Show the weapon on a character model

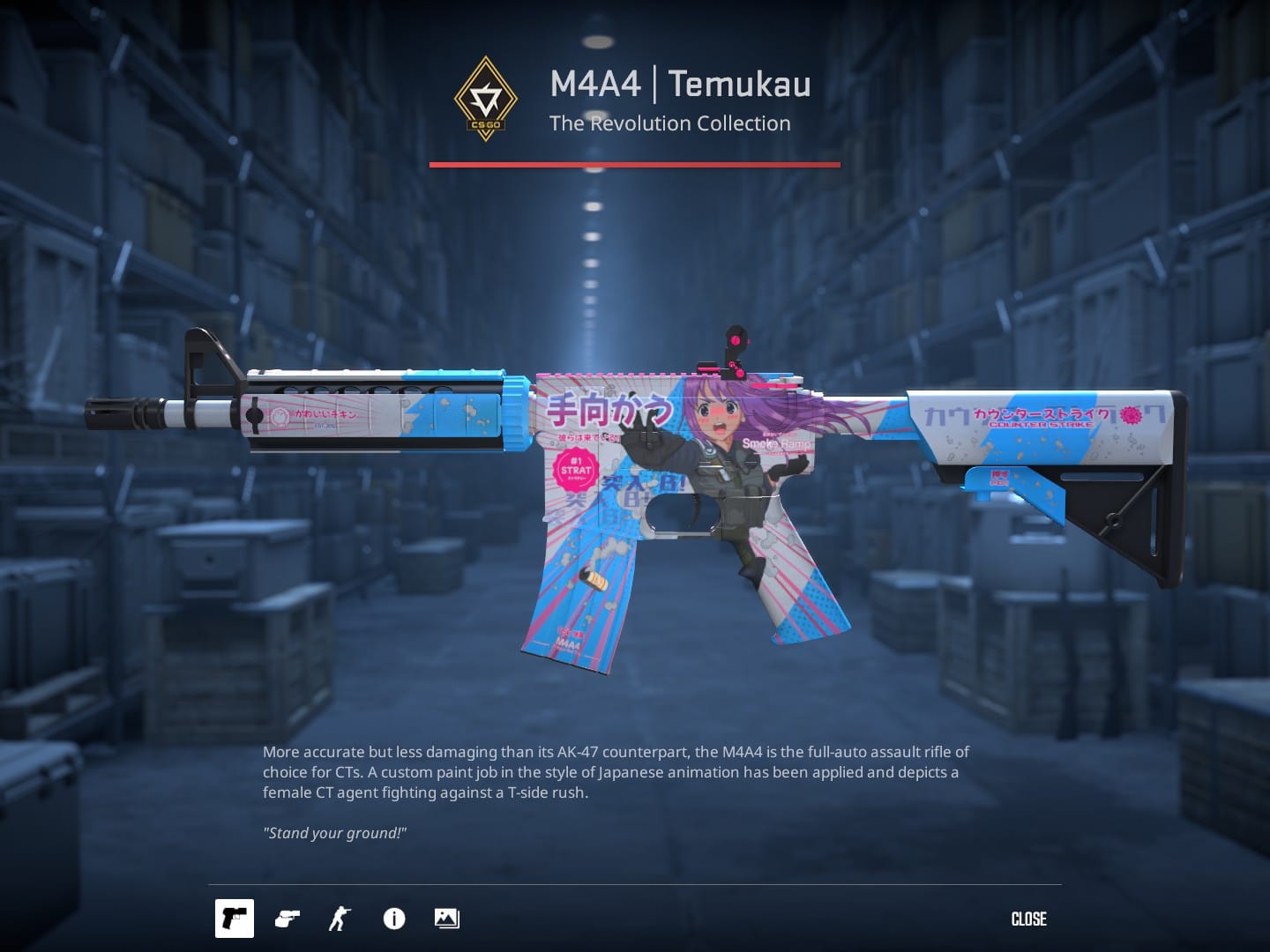click(x=340, y=919)
